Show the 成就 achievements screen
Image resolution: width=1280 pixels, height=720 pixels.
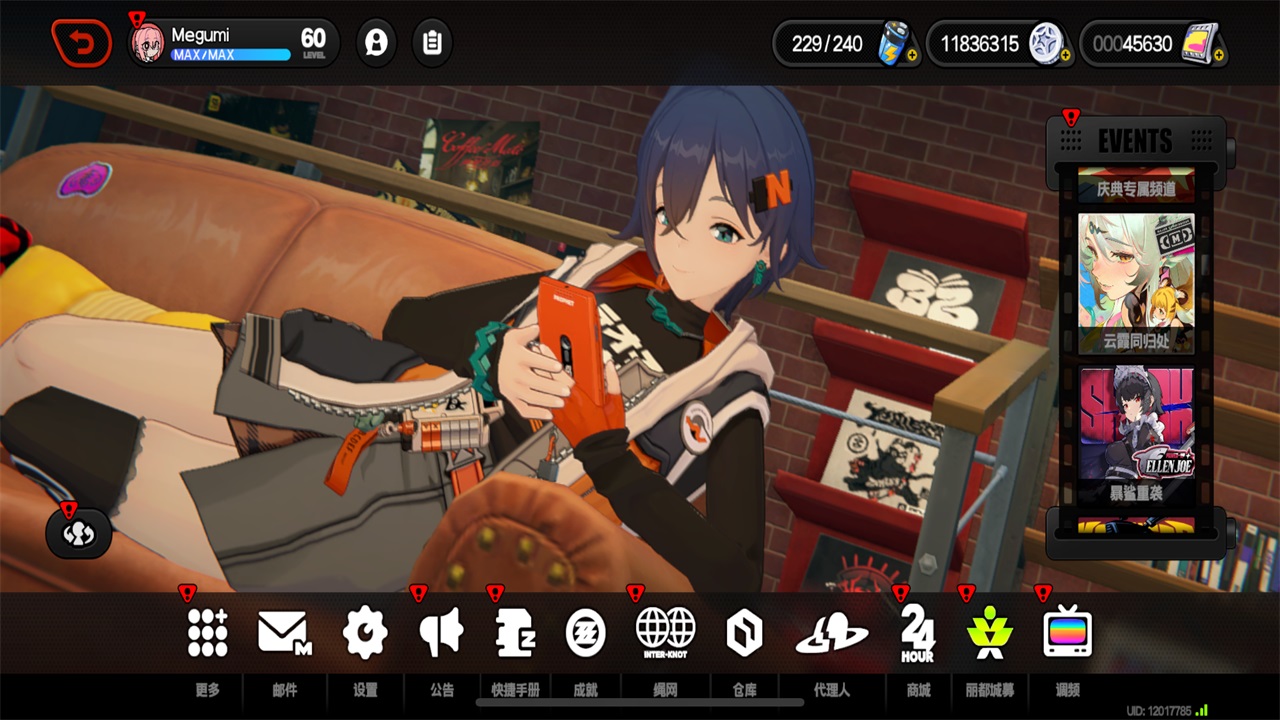585,633
